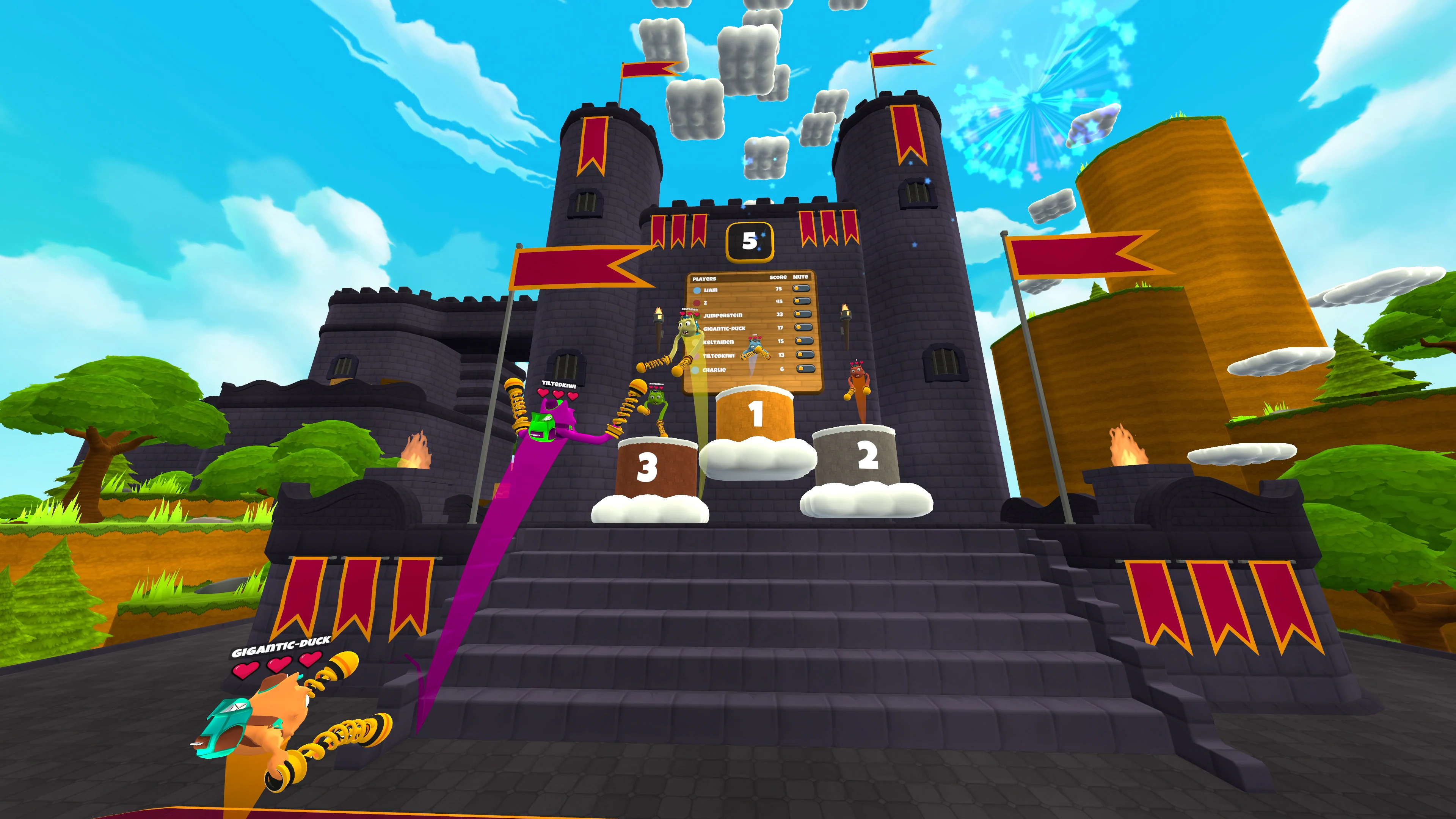The image size is (1456, 819).
Task: Click Z's red player color circle
Action: pos(697,303)
